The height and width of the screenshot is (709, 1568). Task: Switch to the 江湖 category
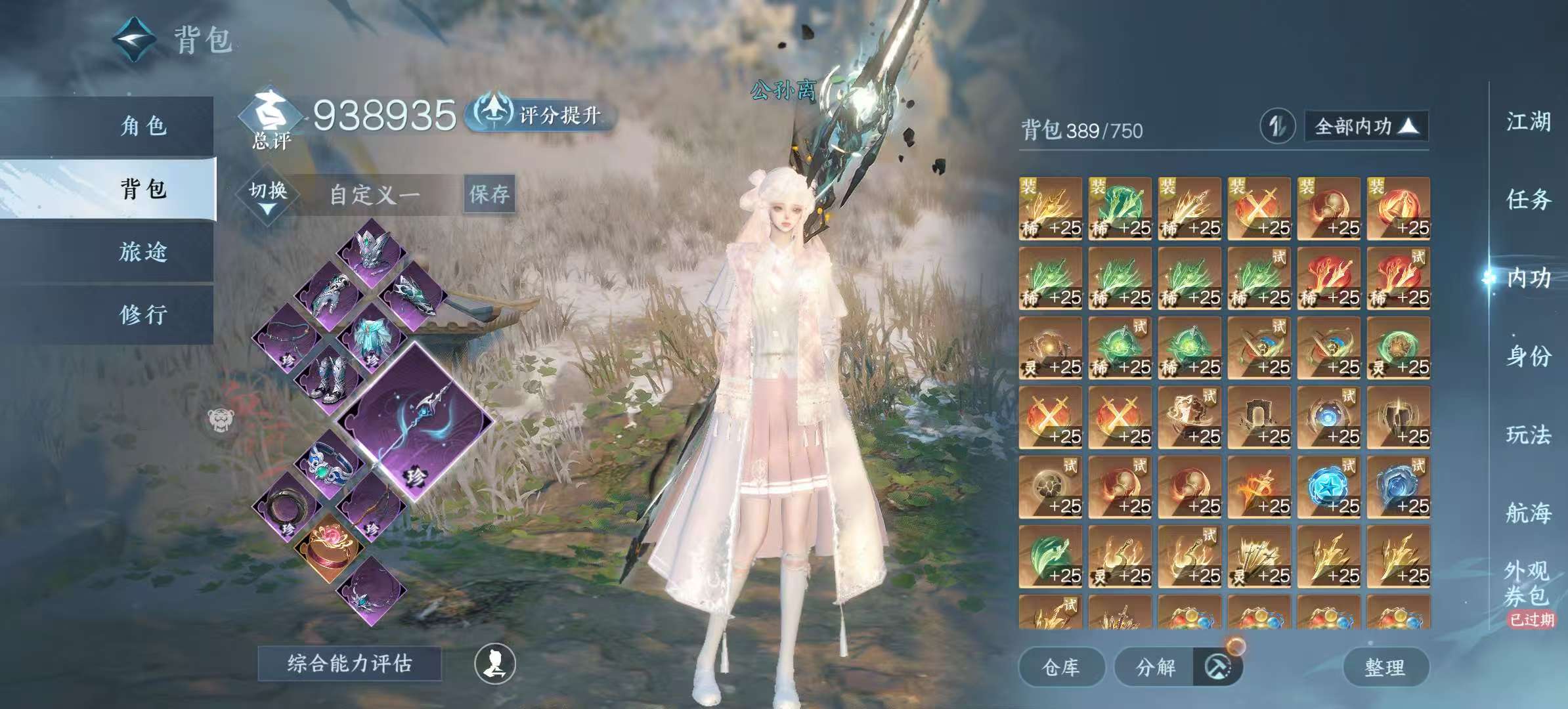(1527, 122)
